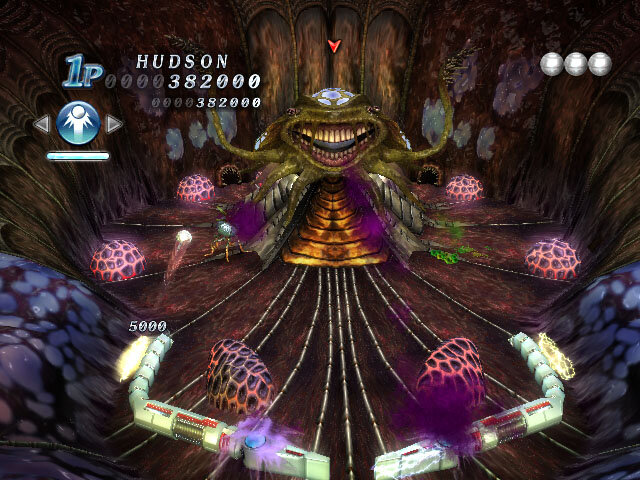Image resolution: width=640 pixels, height=480 pixels.
Task: Click the right arrow beside the blue orb icon
Action: (114, 124)
